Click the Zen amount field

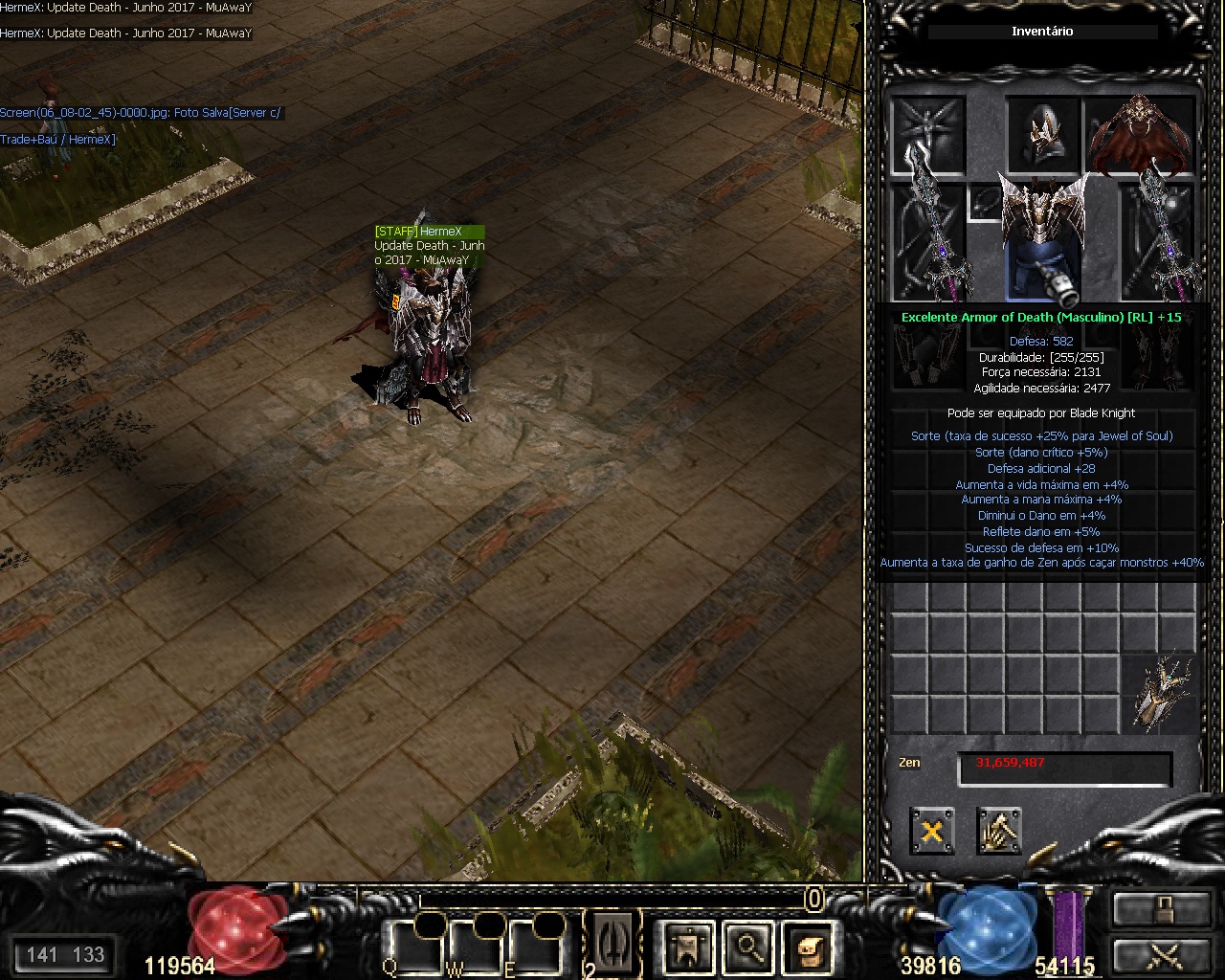click(1064, 768)
